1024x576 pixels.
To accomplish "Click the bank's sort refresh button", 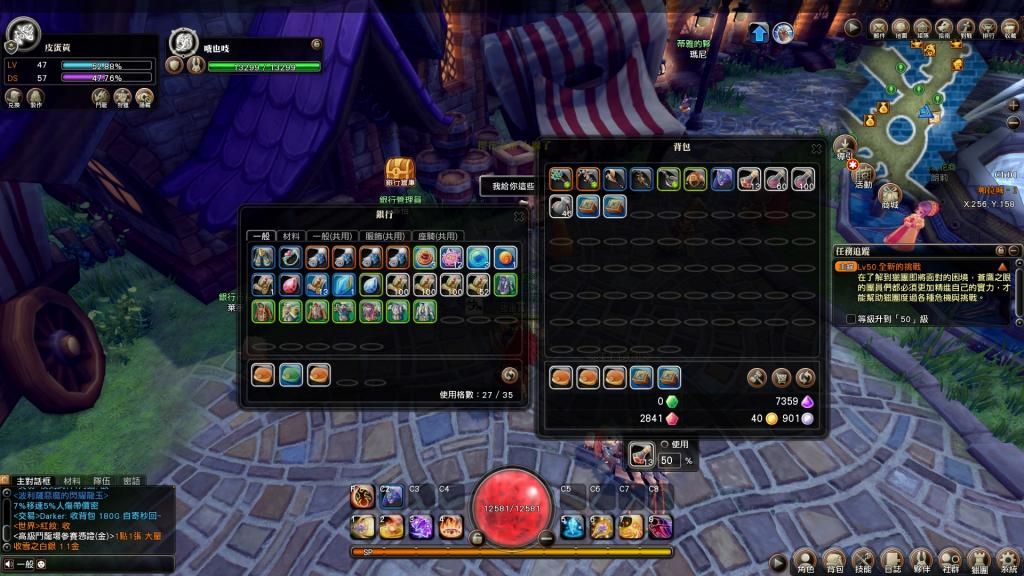I will click(x=509, y=375).
